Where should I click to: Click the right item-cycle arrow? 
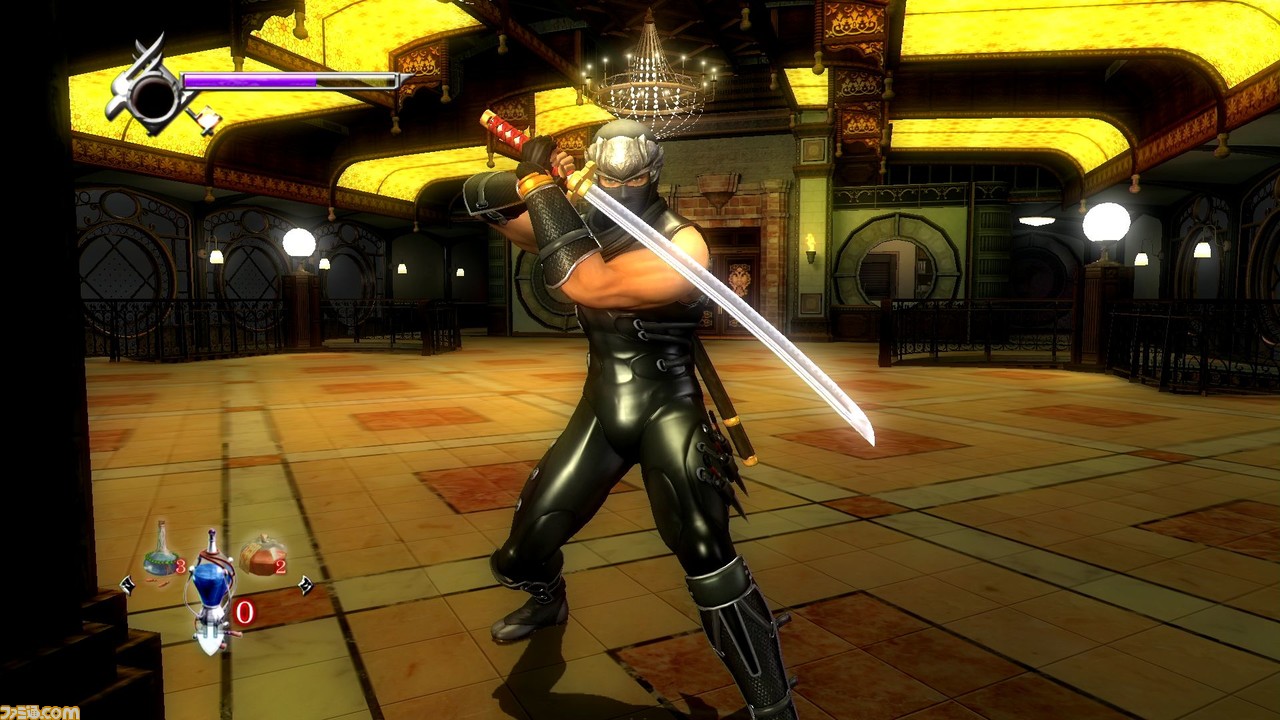[304, 586]
